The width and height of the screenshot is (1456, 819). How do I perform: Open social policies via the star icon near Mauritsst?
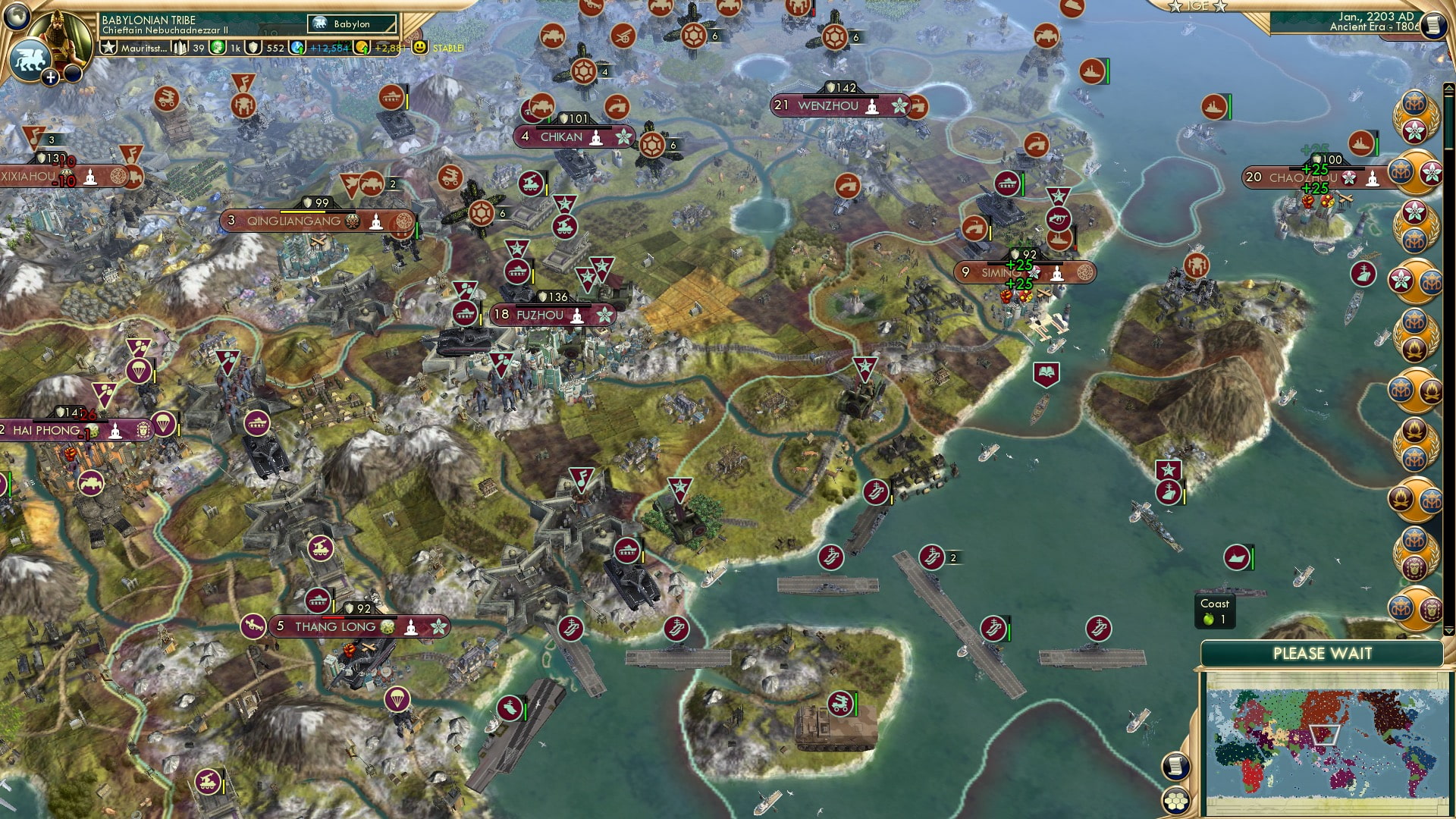(x=111, y=48)
